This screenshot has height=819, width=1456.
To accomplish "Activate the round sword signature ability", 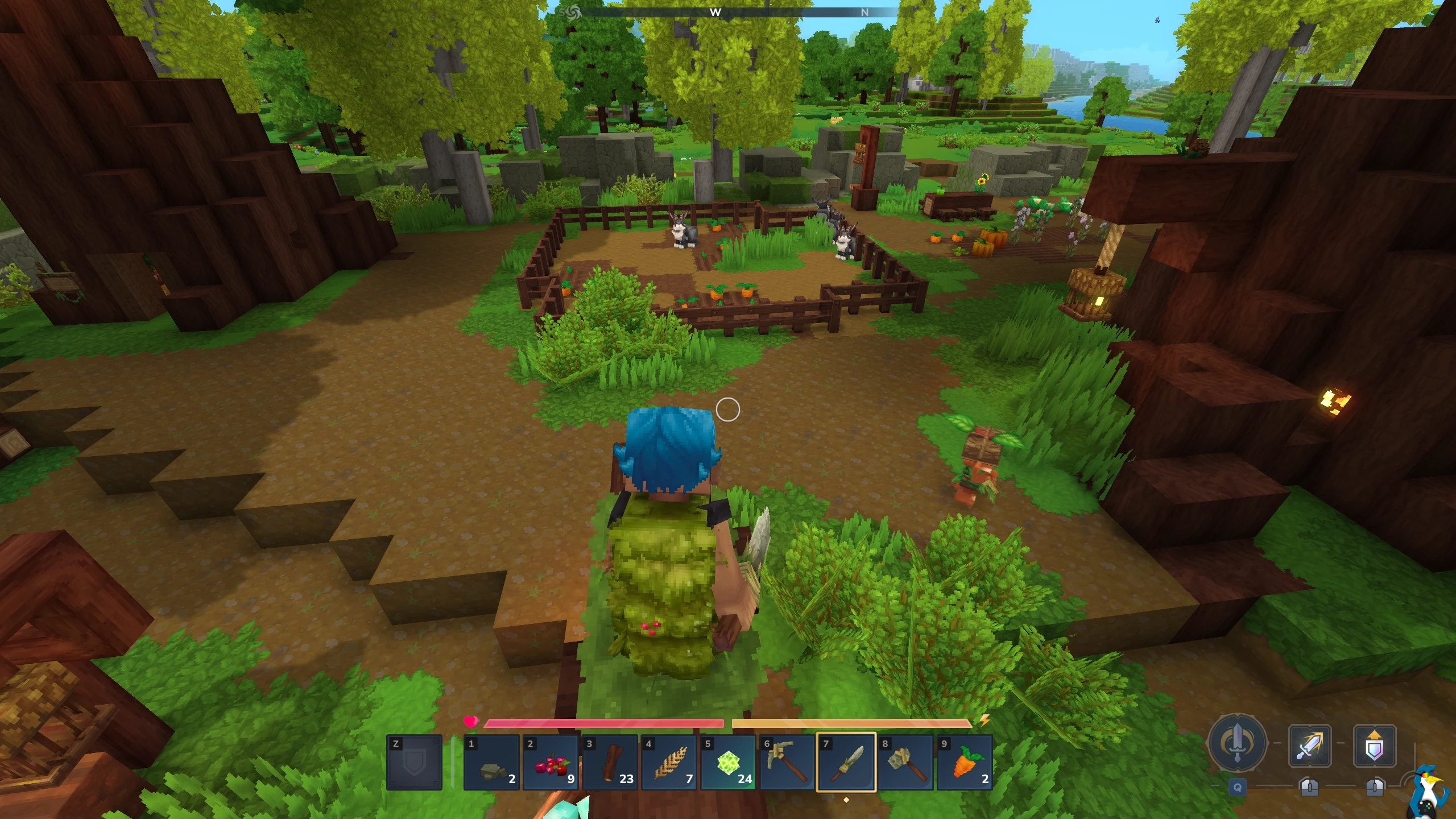I will pos(1238,743).
